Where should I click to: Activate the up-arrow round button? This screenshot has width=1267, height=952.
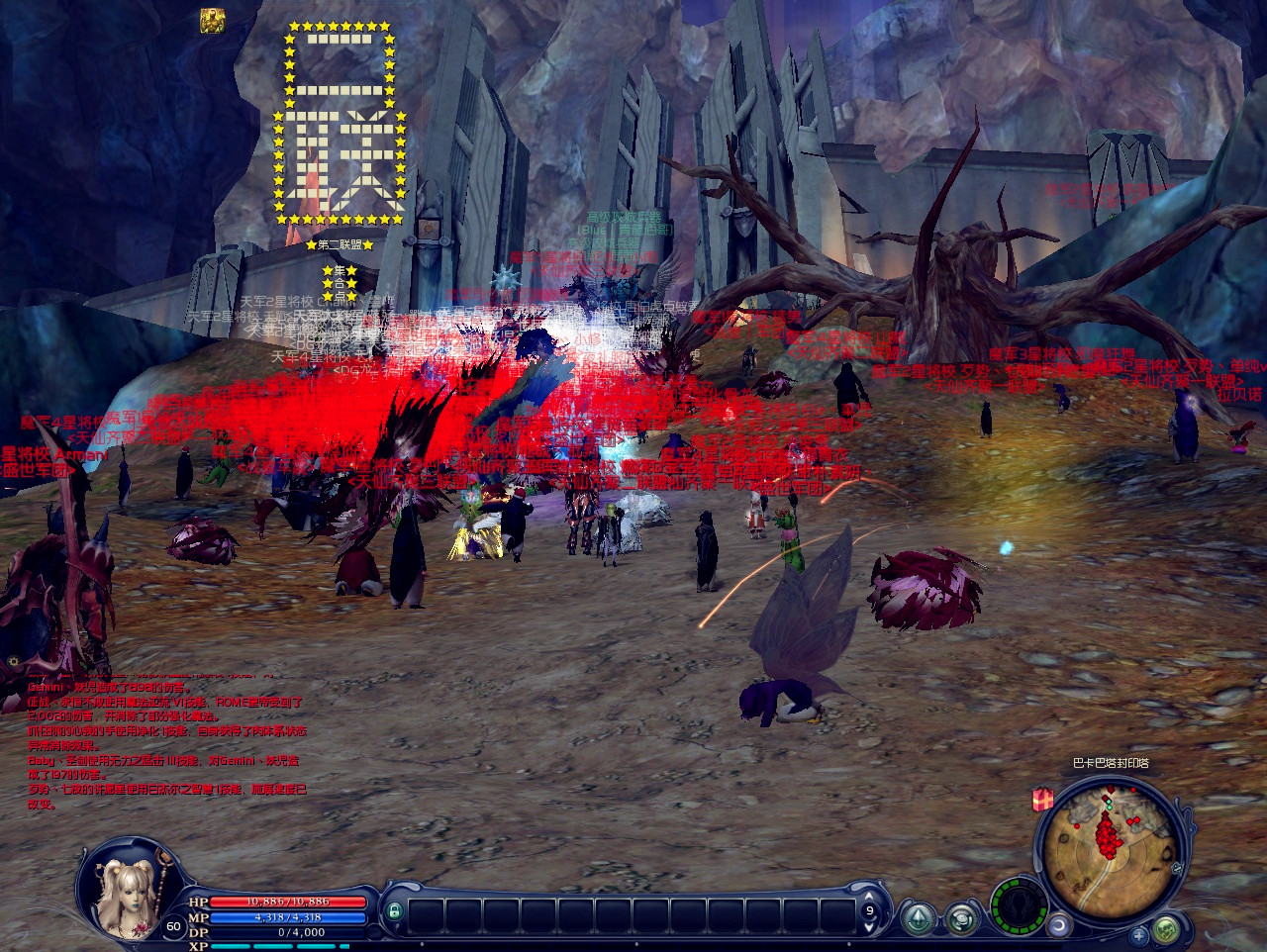pos(920,919)
